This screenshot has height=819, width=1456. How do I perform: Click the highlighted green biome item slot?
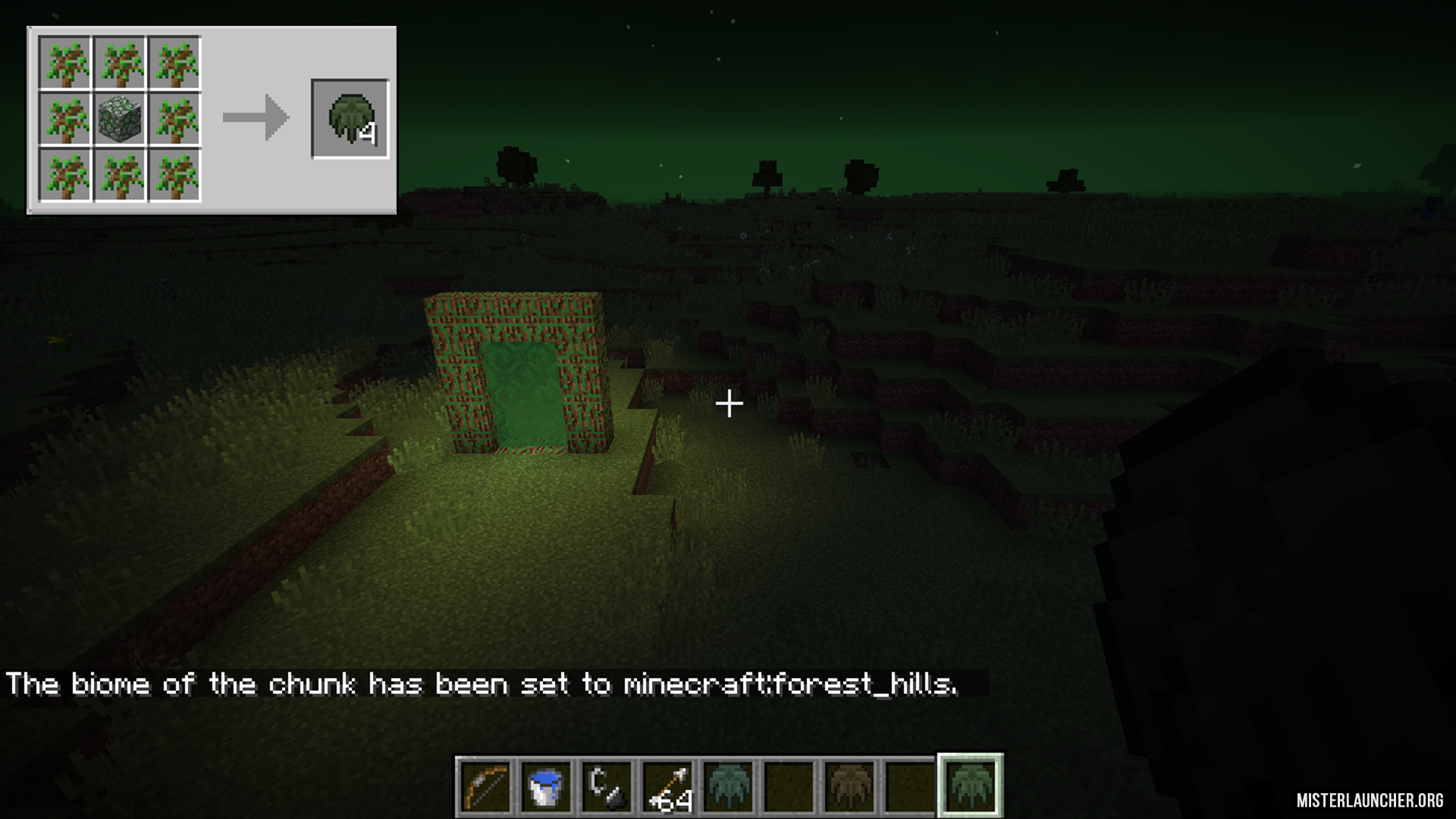pyautogui.click(x=971, y=786)
